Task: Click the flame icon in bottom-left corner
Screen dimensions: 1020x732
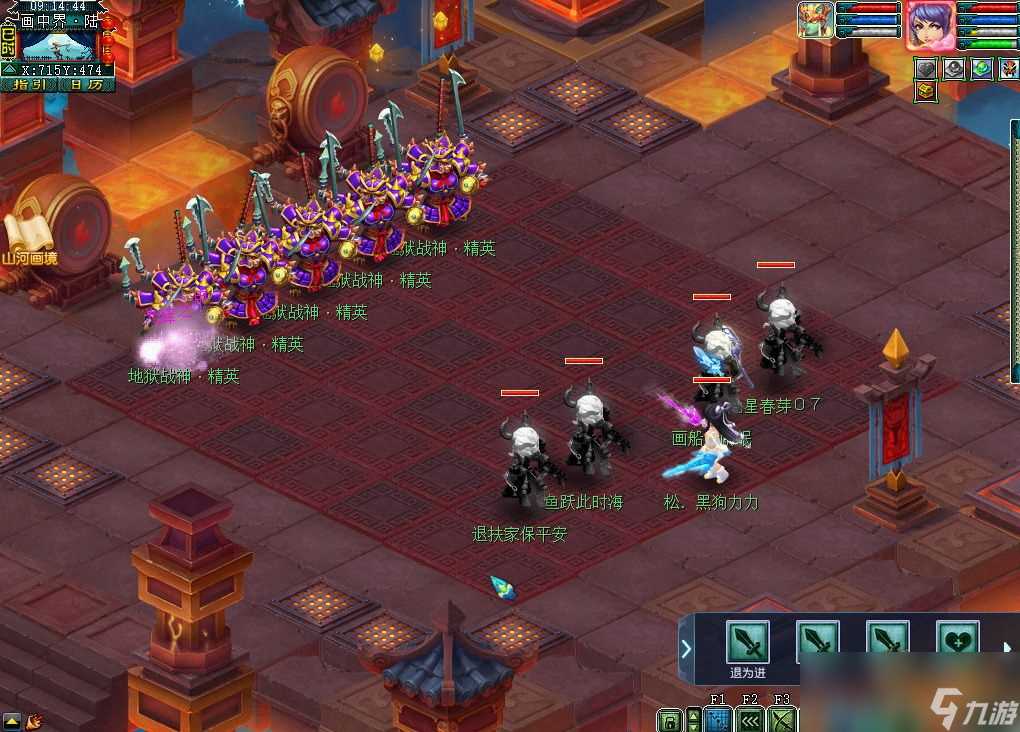Action: [x=34, y=720]
